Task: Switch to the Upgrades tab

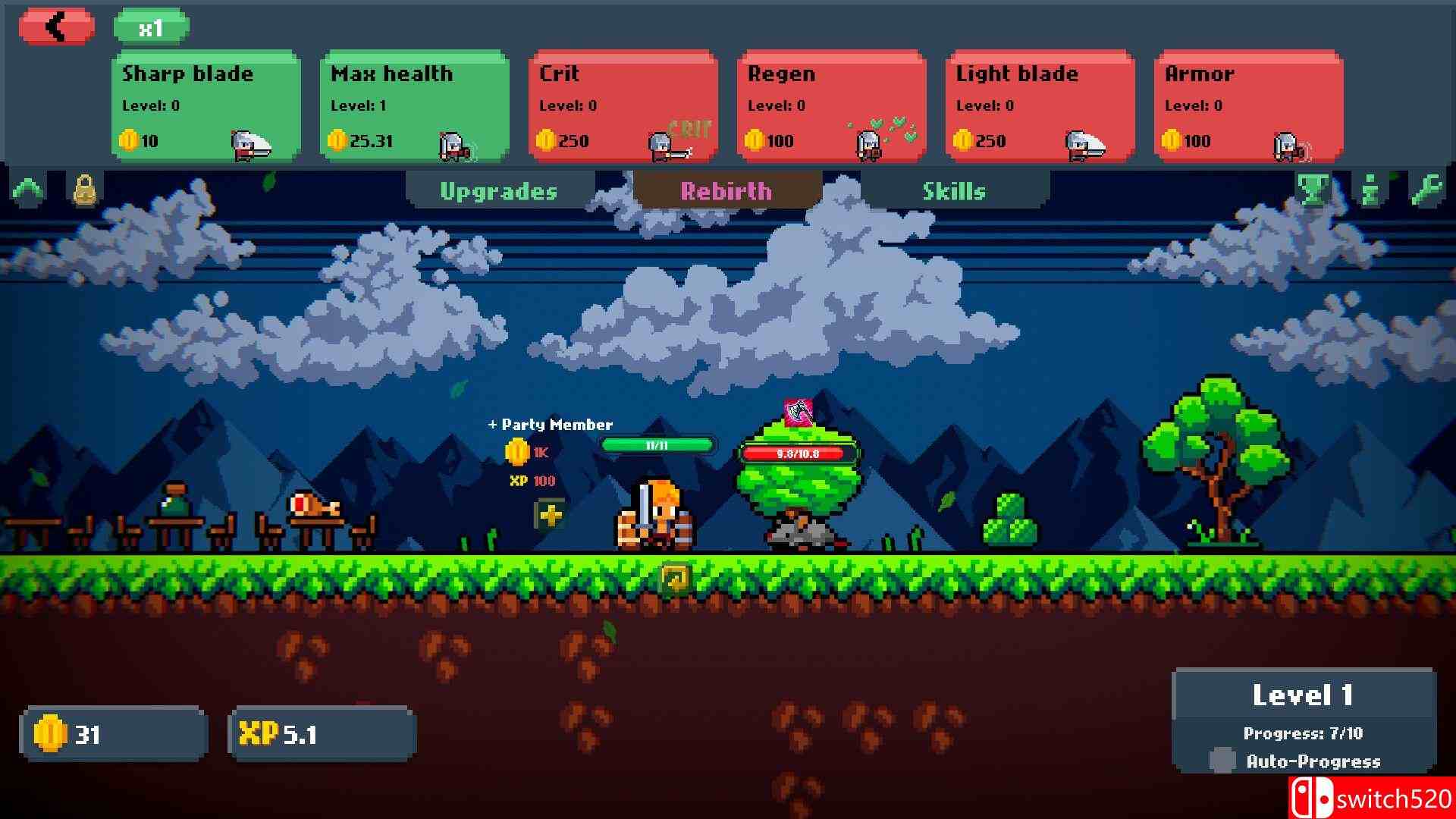Action: [499, 191]
